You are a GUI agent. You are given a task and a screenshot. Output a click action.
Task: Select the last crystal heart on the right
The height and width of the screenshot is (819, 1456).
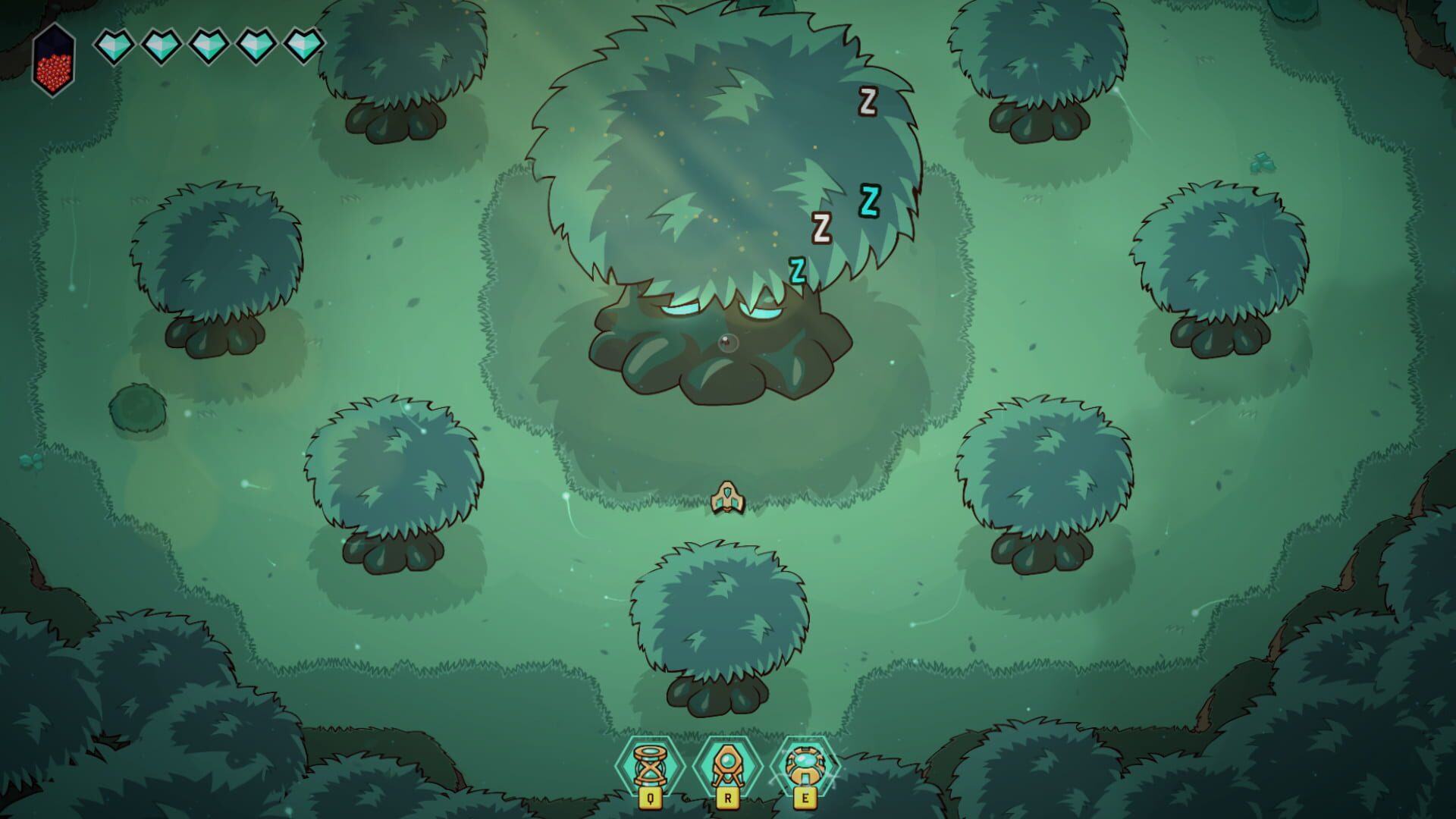[x=302, y=45]
